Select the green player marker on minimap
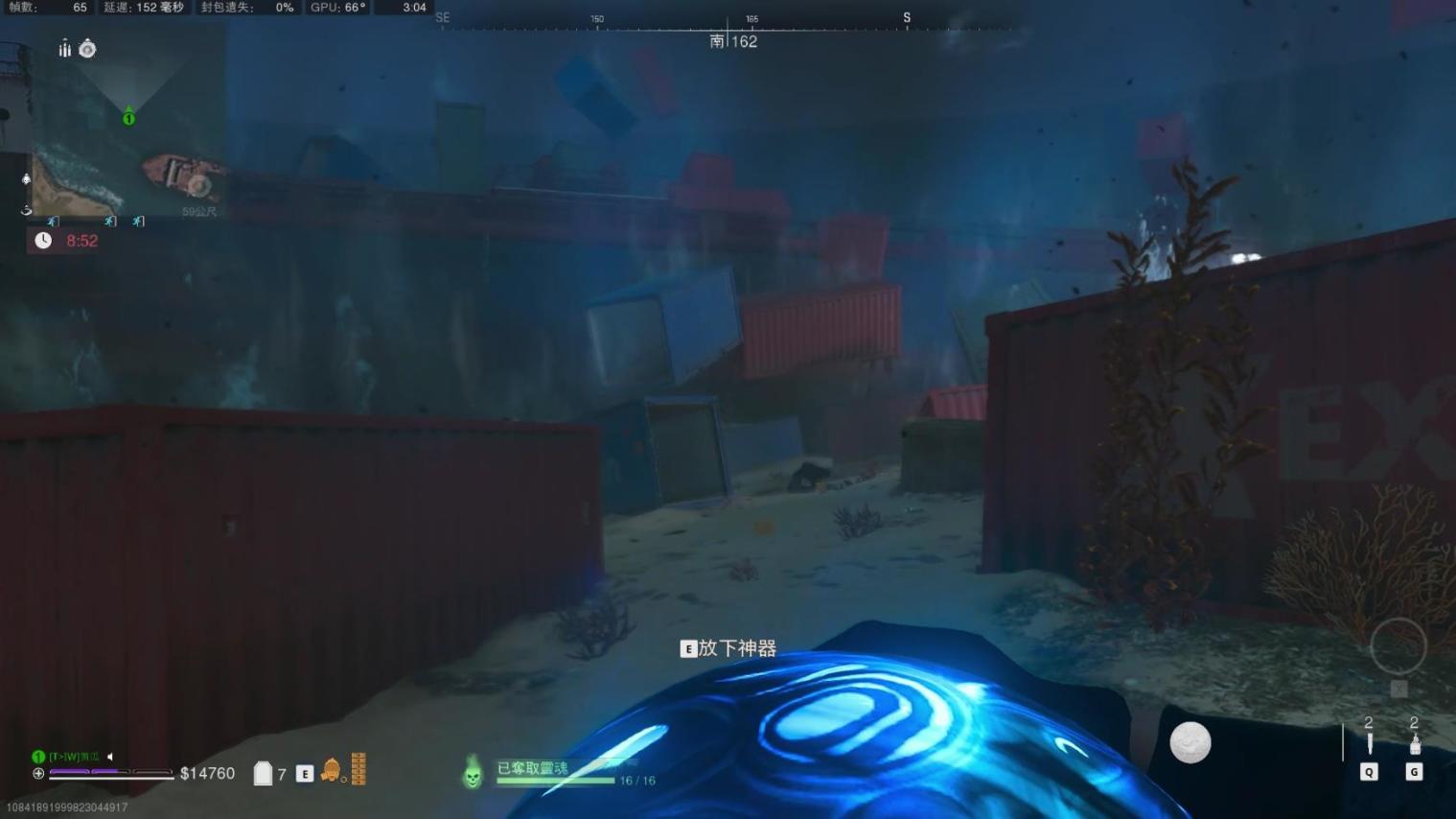 coord(128,118)
